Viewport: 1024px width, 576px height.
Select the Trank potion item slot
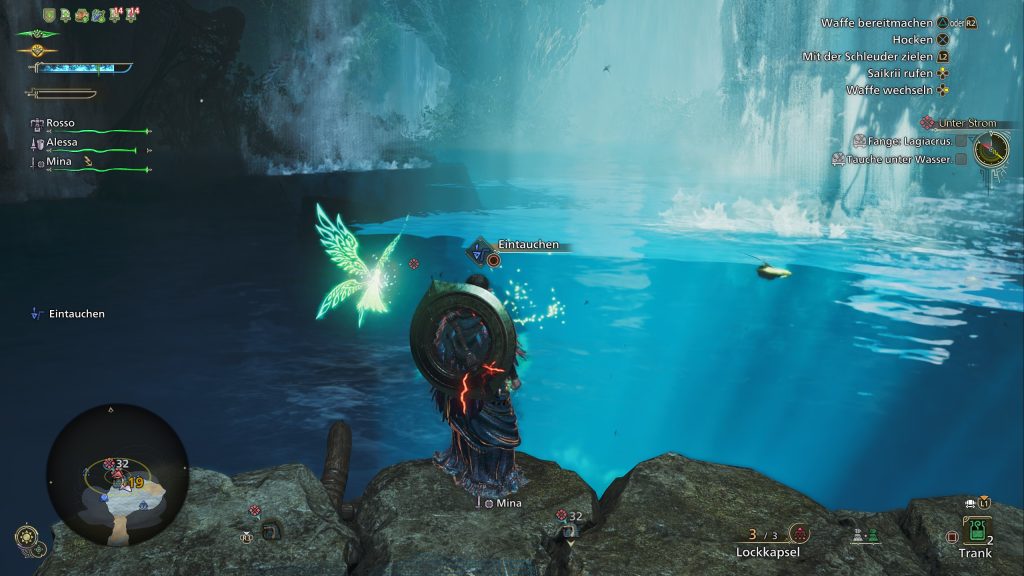[975, 533]
